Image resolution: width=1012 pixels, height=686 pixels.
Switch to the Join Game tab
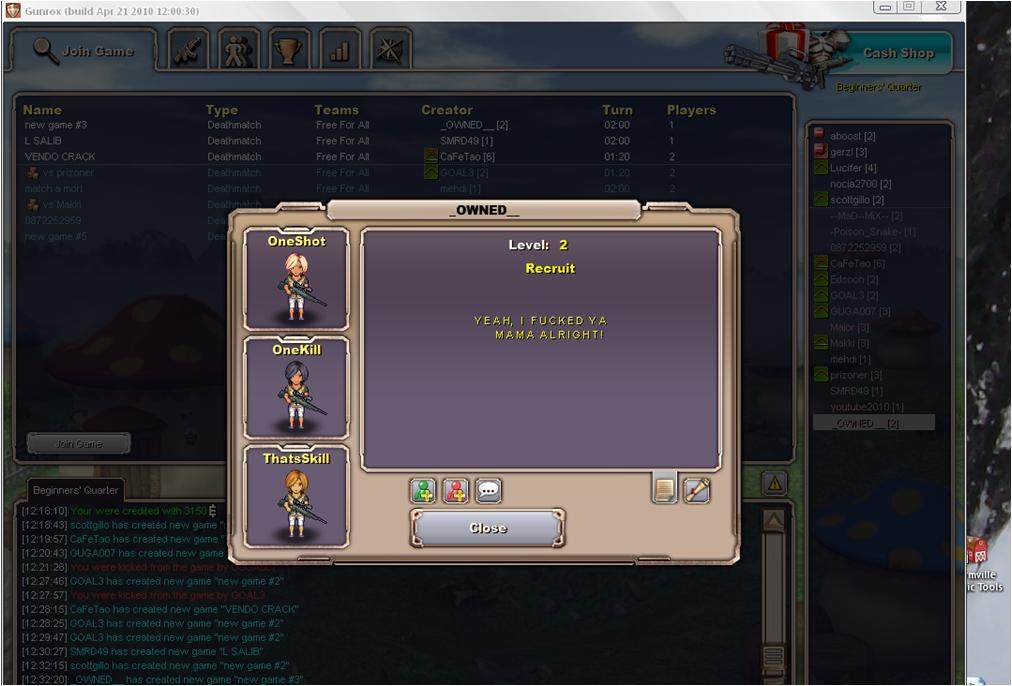(84, 51)
